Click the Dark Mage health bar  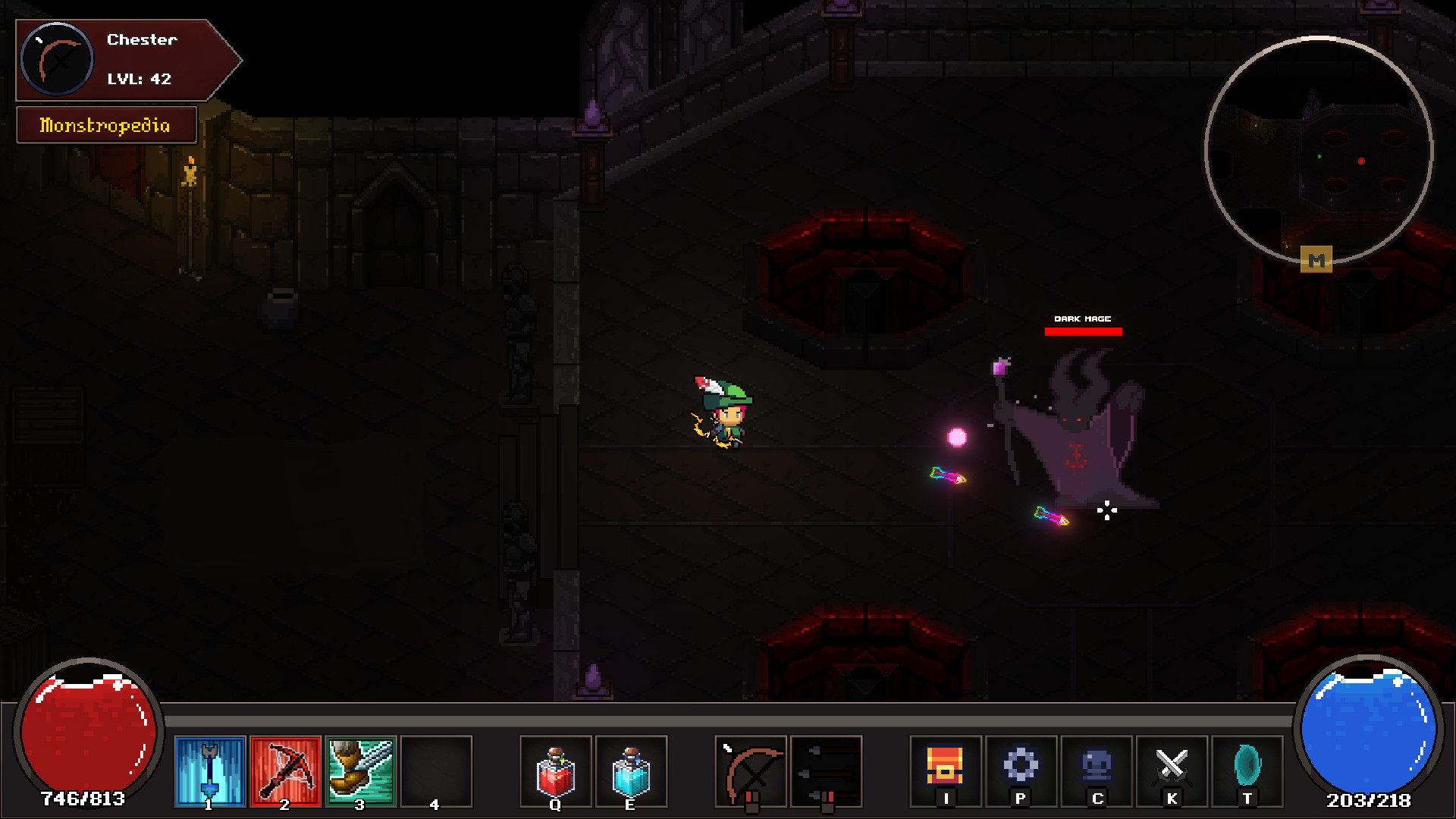pos(1081,330)
